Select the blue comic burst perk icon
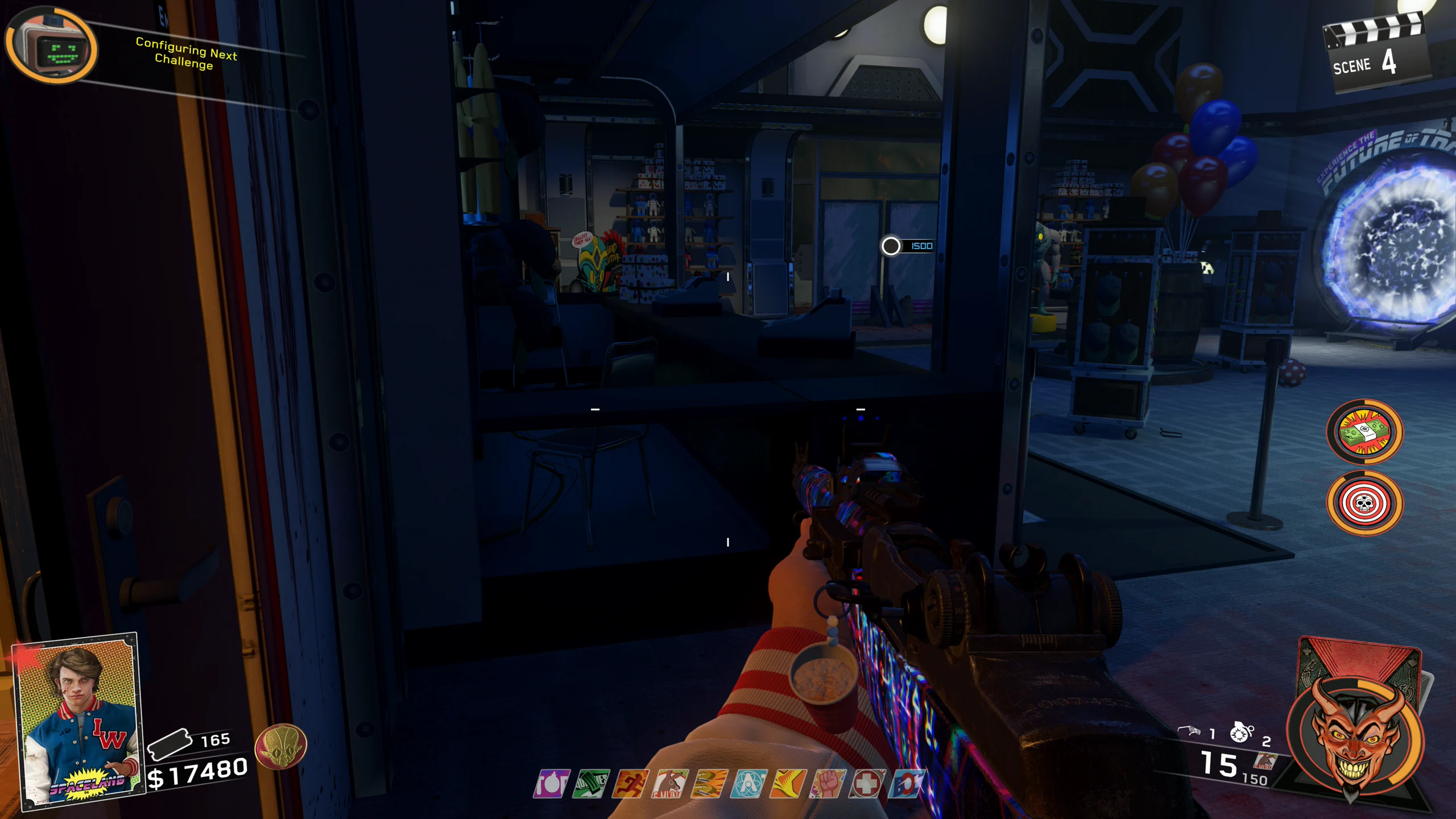 [x=905, y=784]
